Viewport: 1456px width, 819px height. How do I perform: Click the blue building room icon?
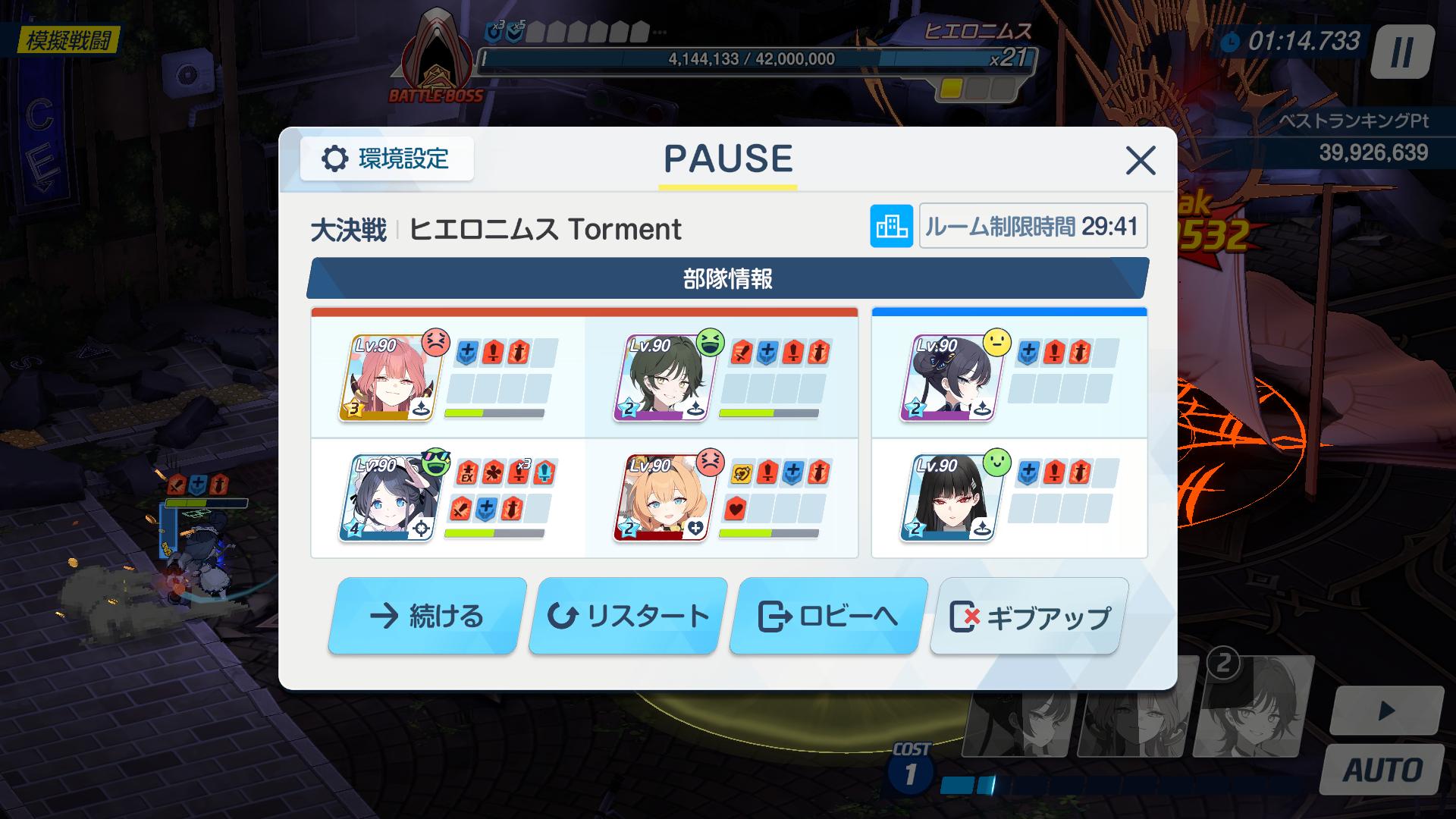coord(891,226)
